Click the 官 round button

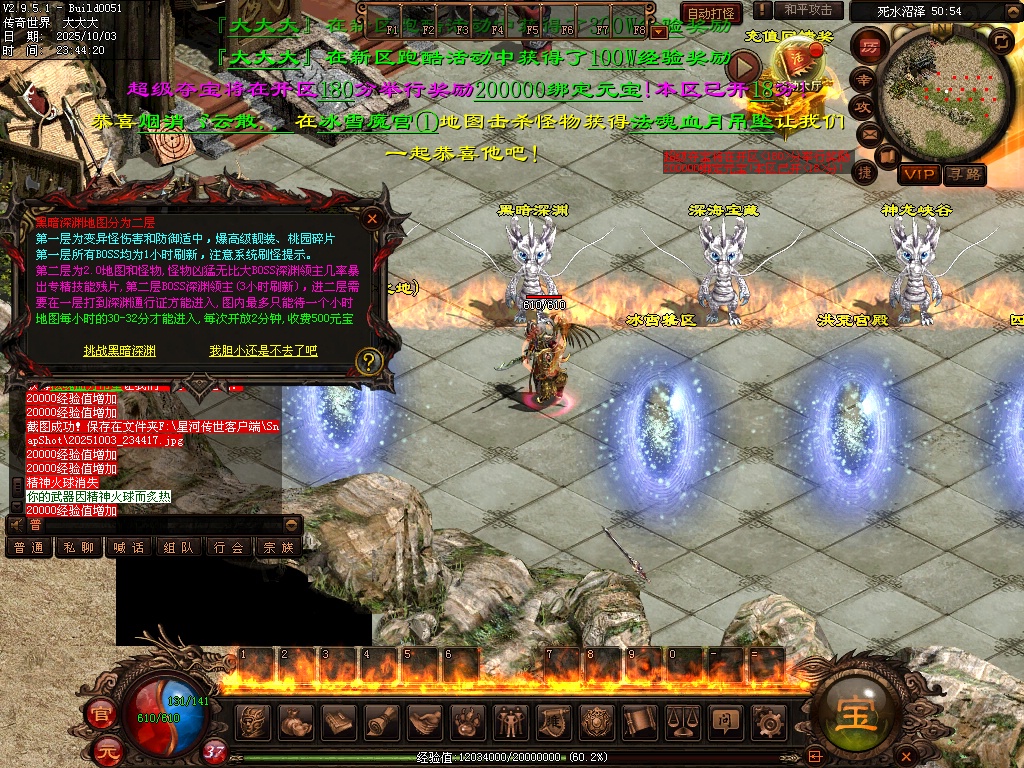click(101, 715)
